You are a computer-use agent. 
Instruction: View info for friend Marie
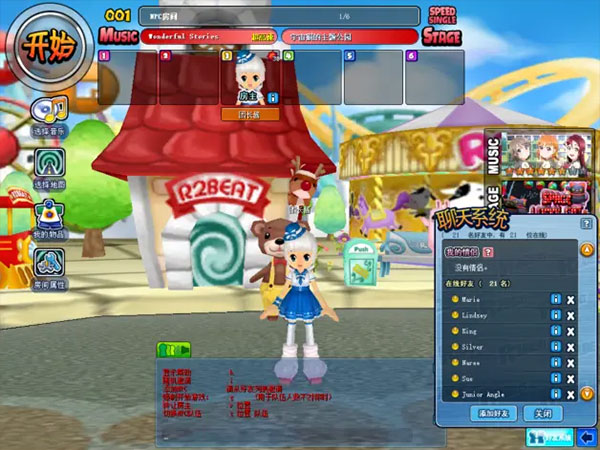pos(554,299)
